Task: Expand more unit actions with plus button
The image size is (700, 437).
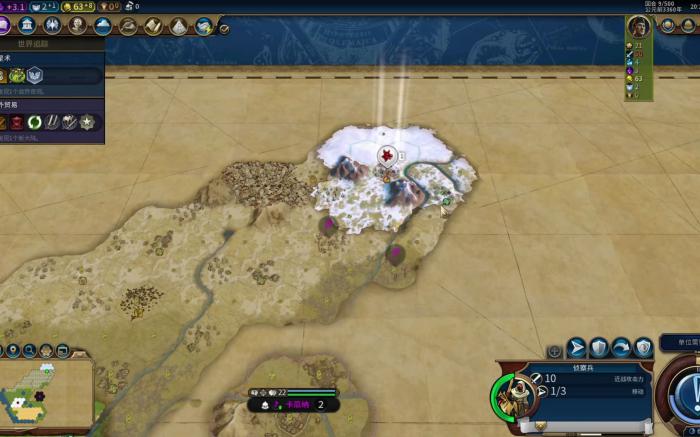Action: (x=555, y=351)
